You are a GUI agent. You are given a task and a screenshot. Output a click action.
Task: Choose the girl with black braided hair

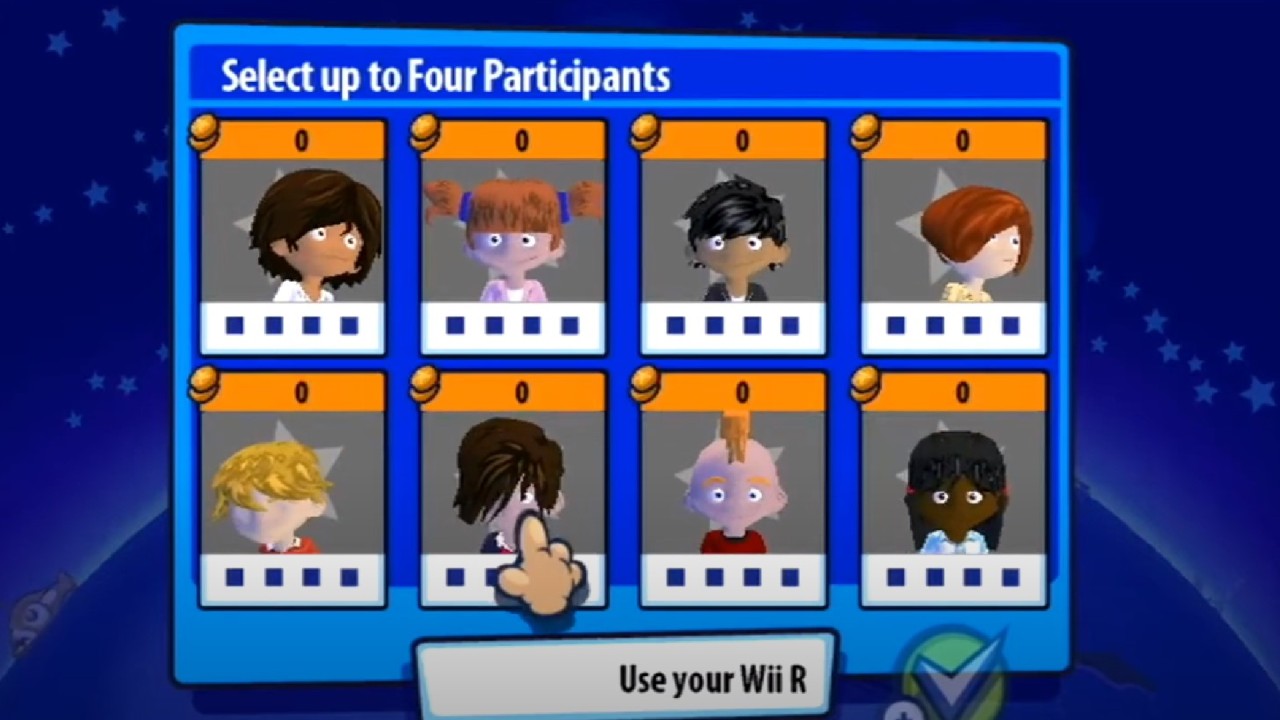(954, 488)
